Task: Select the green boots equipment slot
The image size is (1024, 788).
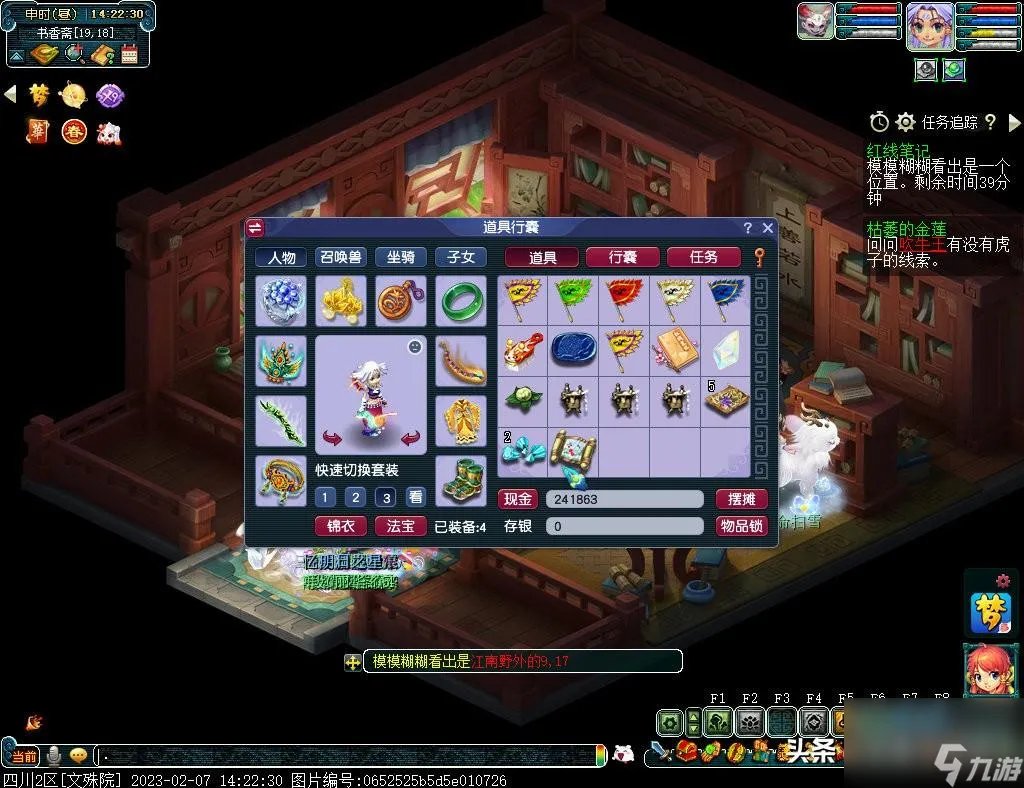Action: click(461, 481)
